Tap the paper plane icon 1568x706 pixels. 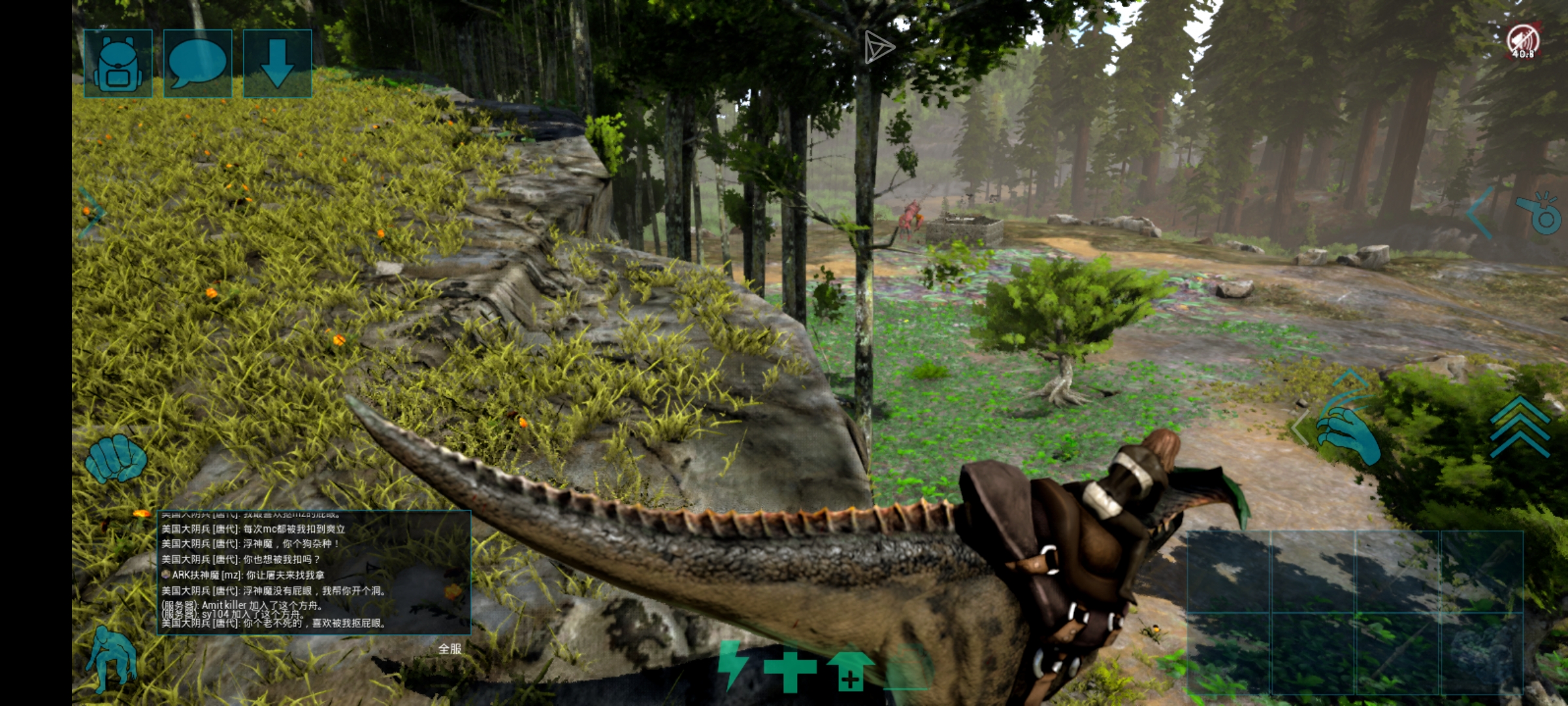coord(878,47)
